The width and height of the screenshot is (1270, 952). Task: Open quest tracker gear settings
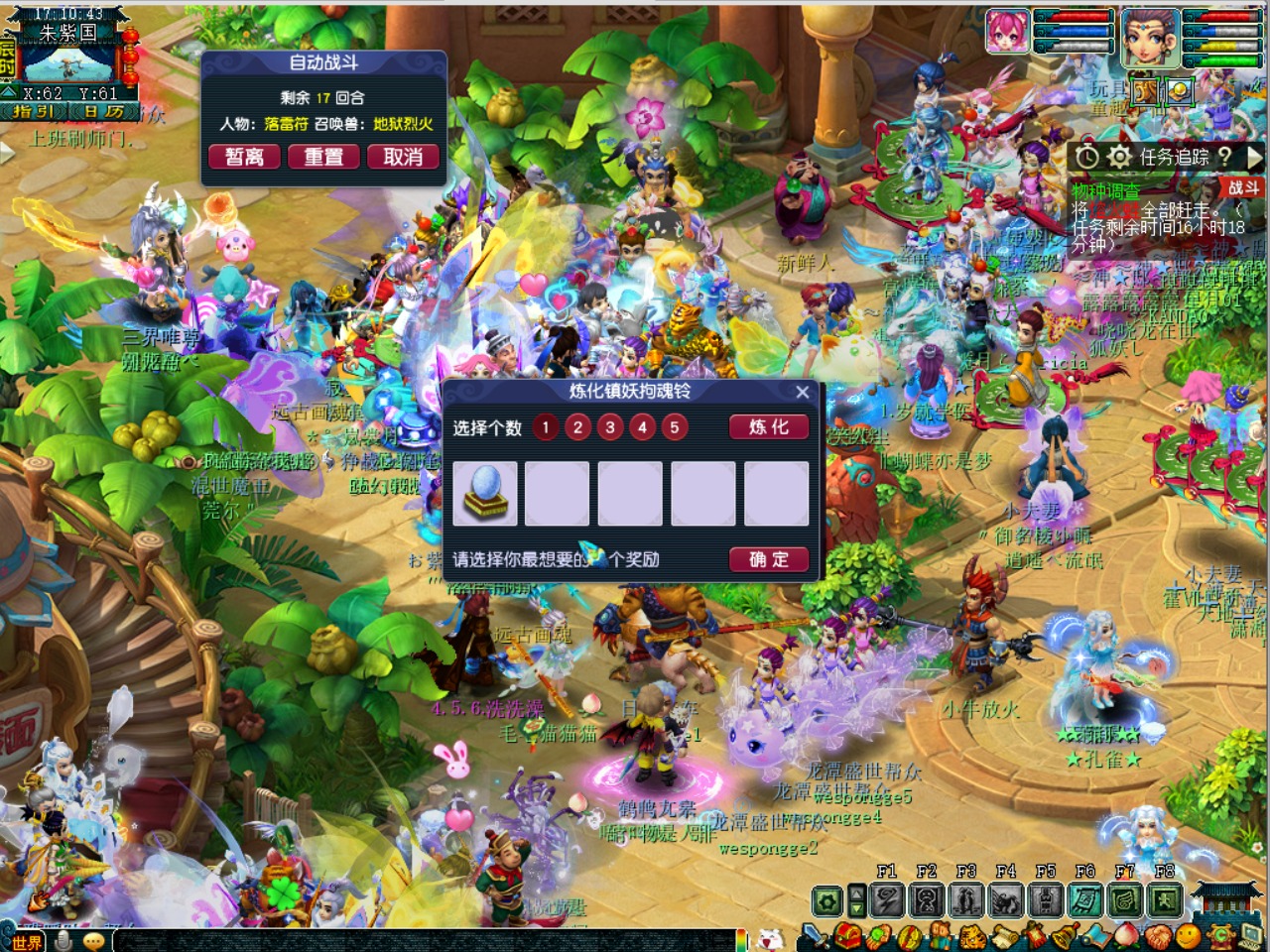1119,157
